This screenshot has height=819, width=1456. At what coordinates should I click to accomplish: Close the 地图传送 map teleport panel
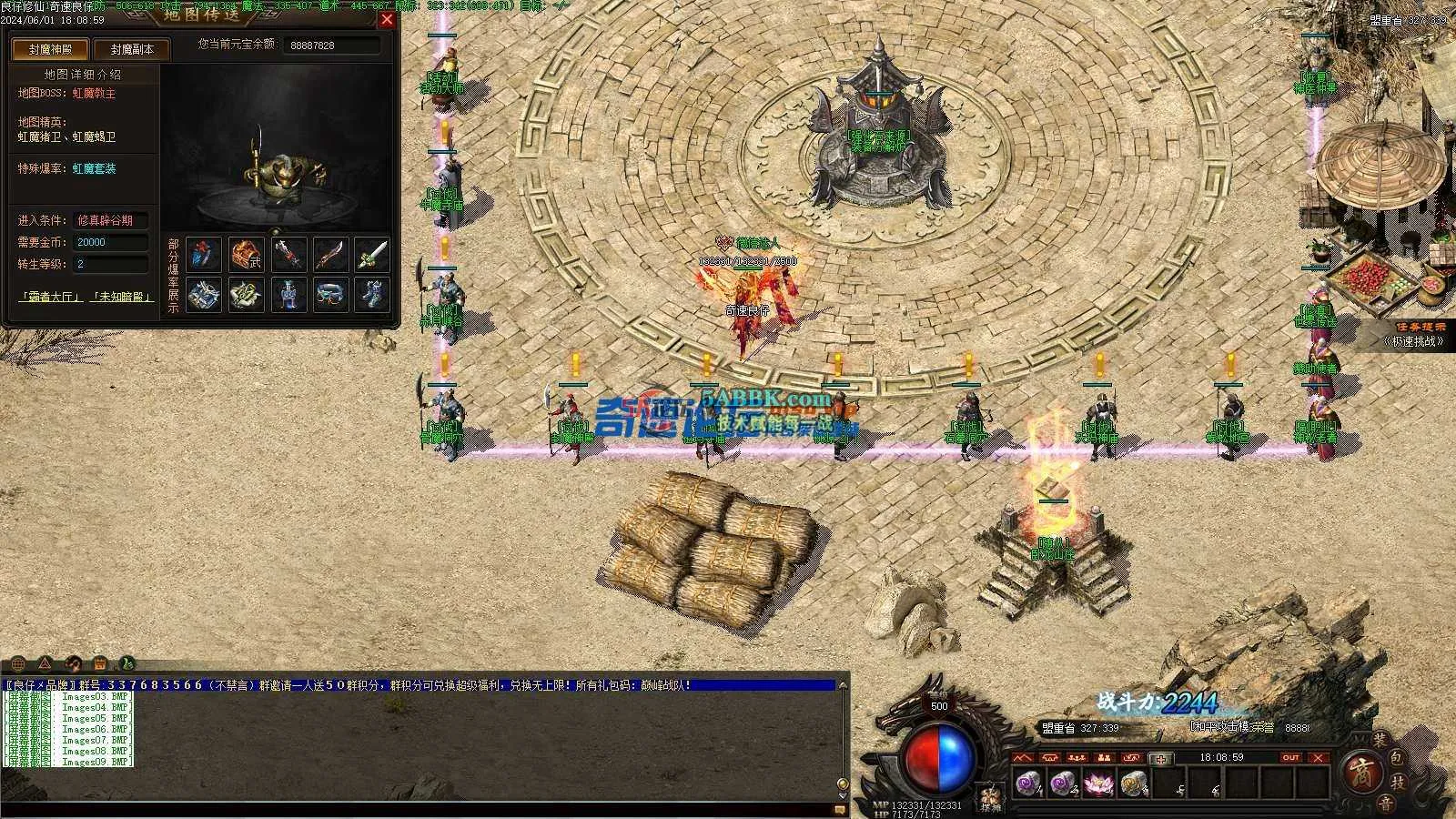pos(387,19)
